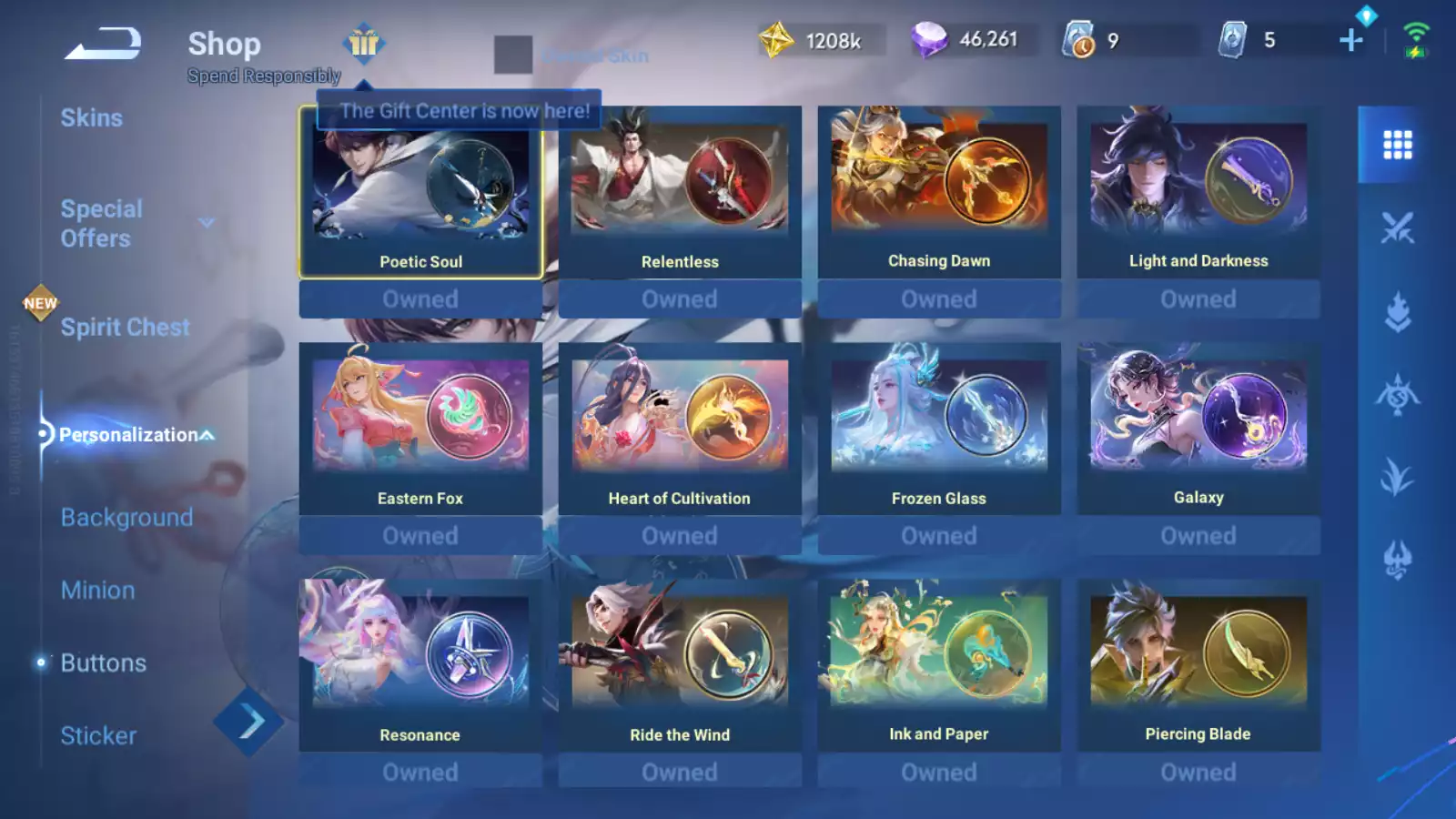The image size is (1456, 819).
Task: Choose the Chasing Dawn button skin
Action: pyautogui.click(x=939, y=193)
